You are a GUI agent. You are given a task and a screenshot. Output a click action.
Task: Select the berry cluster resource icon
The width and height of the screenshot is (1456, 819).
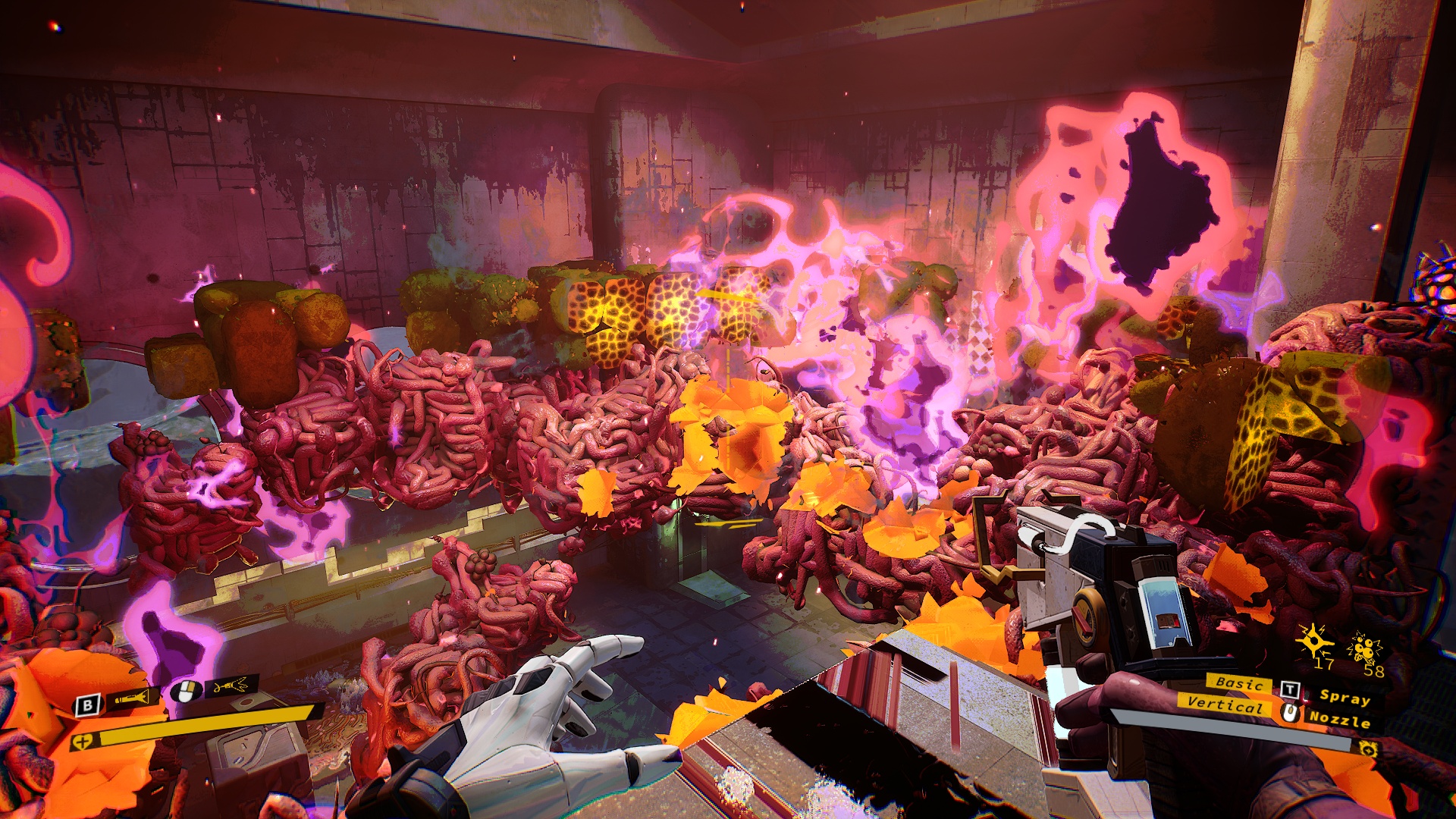pyautogui.click(x=1364, y=648)
